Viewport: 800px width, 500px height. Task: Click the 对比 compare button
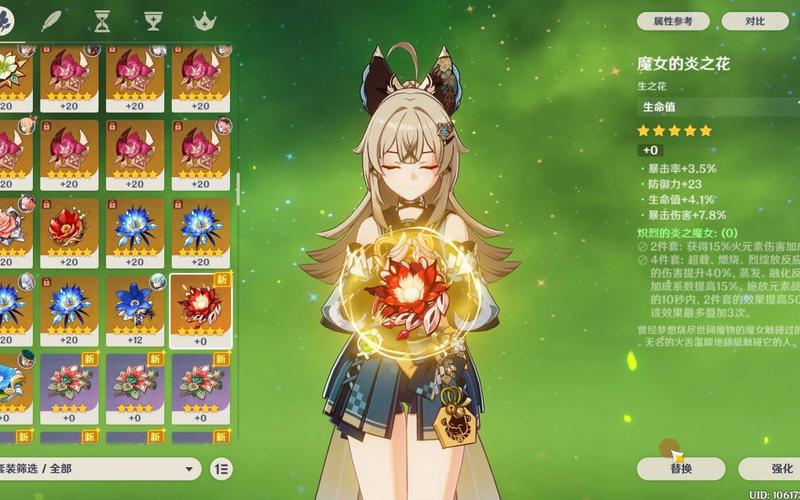point(755,21)
